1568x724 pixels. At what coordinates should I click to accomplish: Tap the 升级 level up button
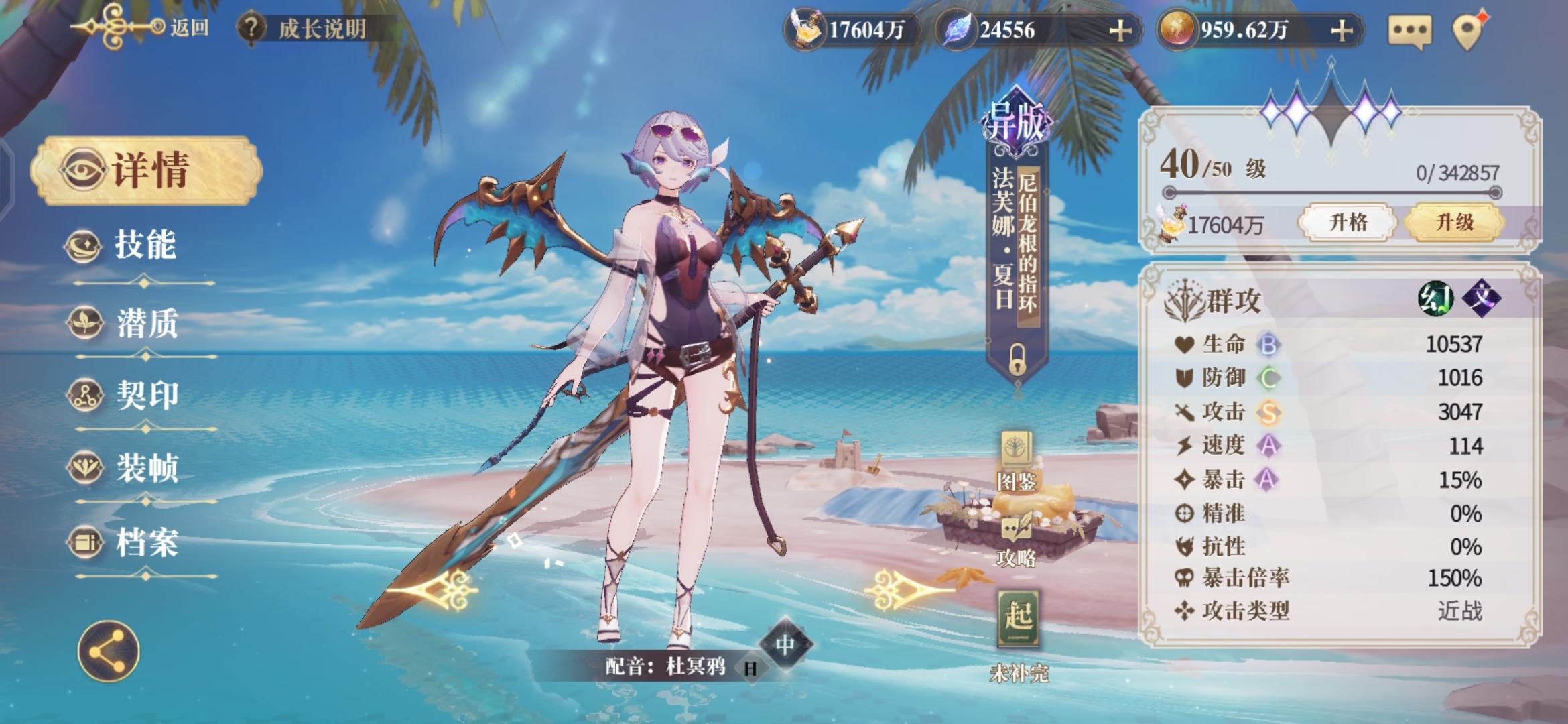click(x=1454, y=222)
